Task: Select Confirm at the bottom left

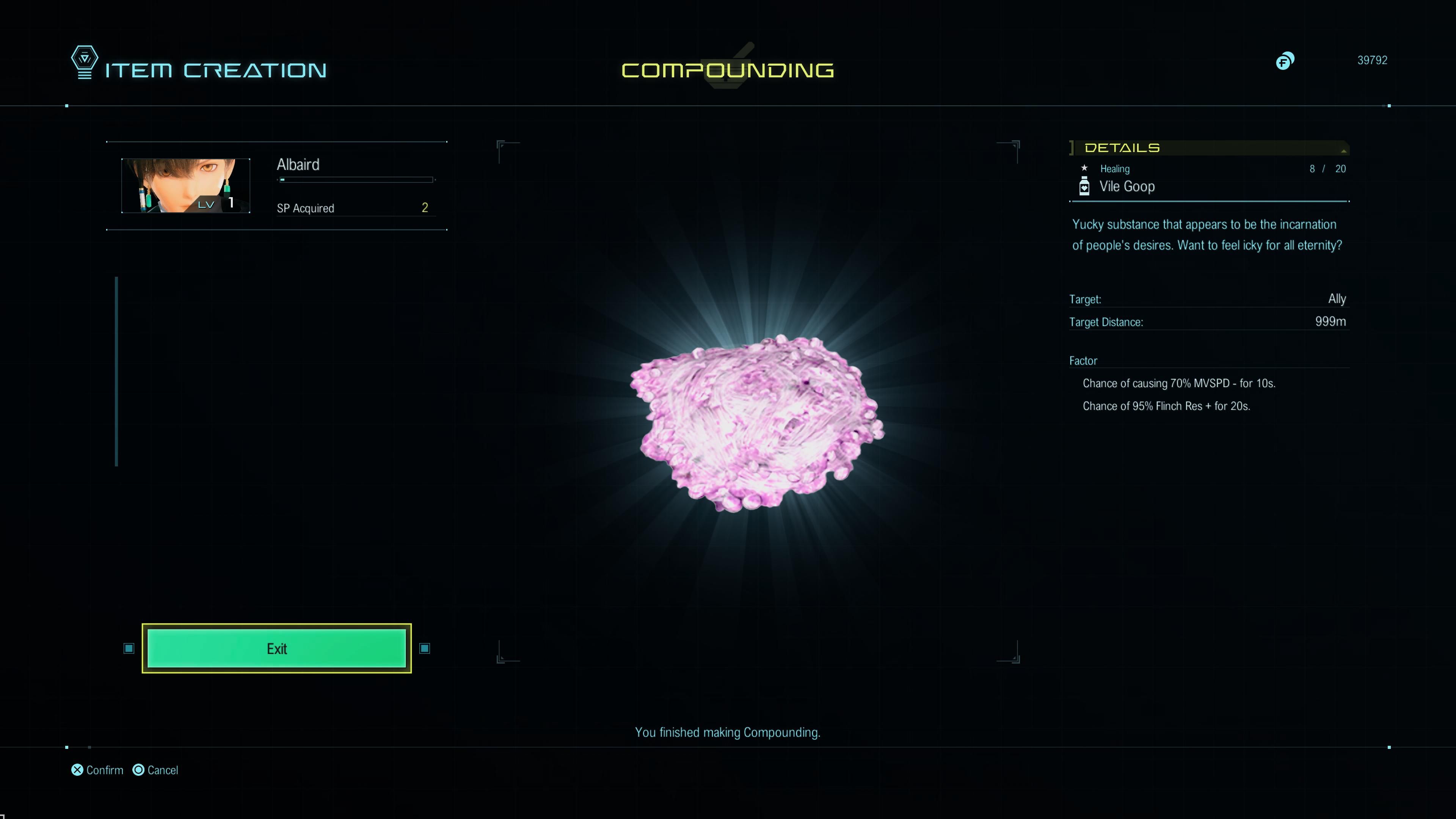Action: 105,769
